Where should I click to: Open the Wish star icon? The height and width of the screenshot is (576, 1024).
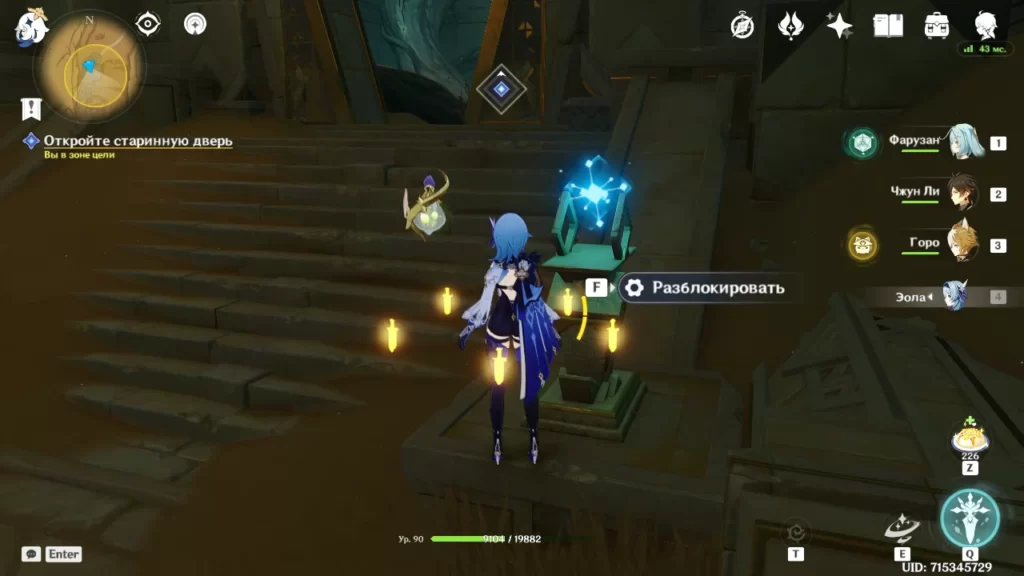[839, 27]
